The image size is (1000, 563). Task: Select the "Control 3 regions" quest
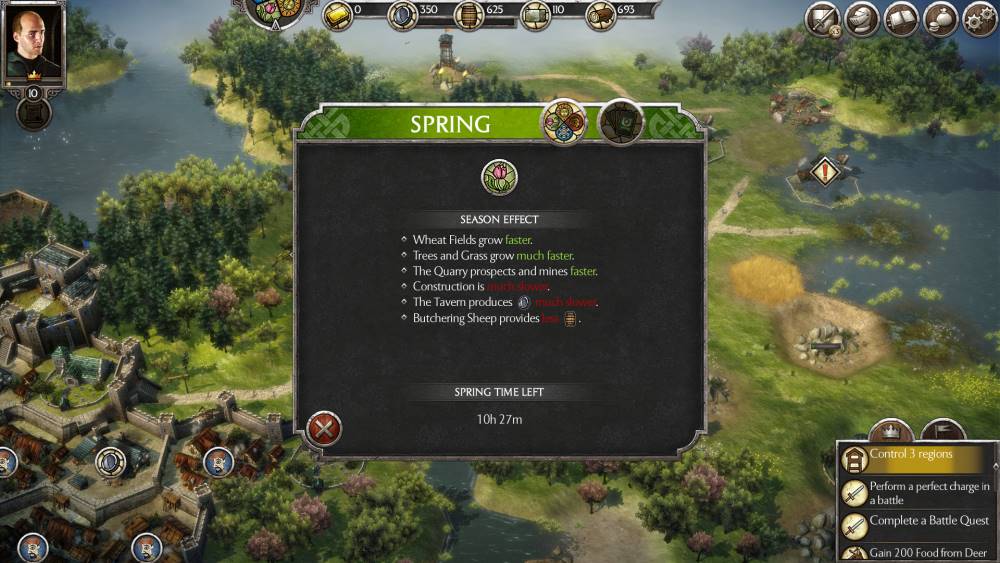(x=915, y=456)
